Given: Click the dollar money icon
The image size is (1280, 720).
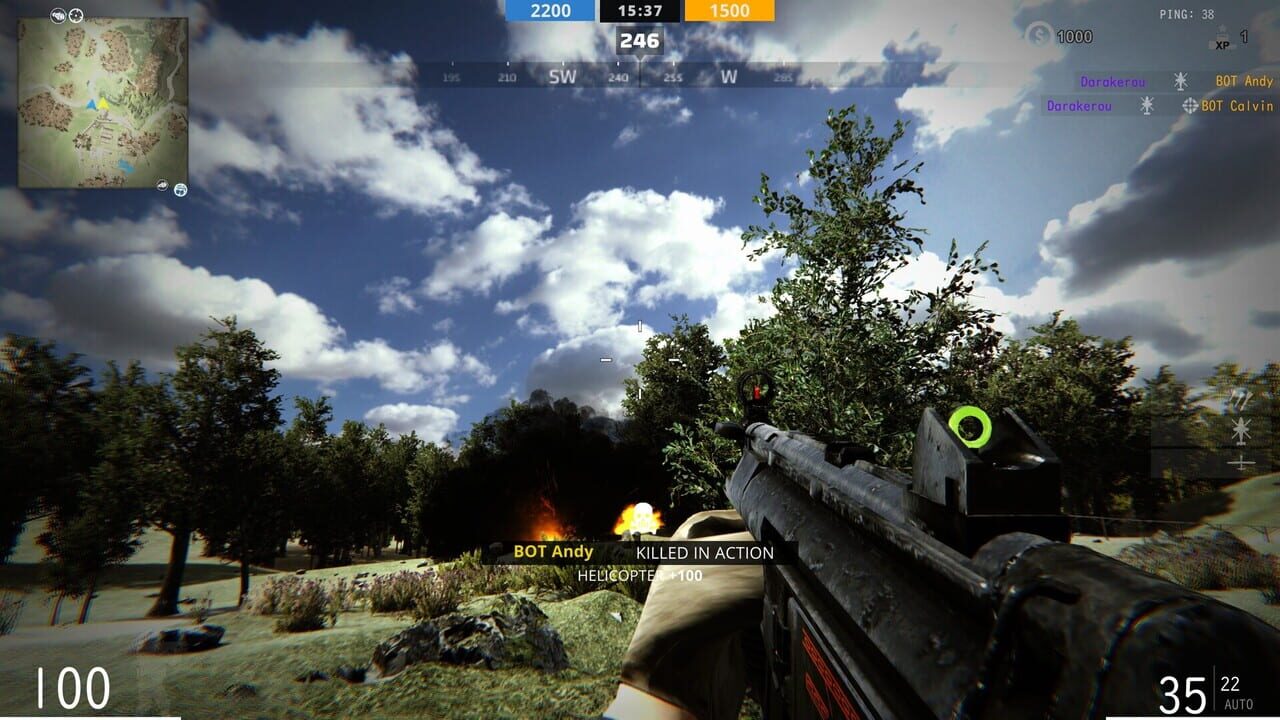Looking at the screenshot, I should (x=1040, y=36).
